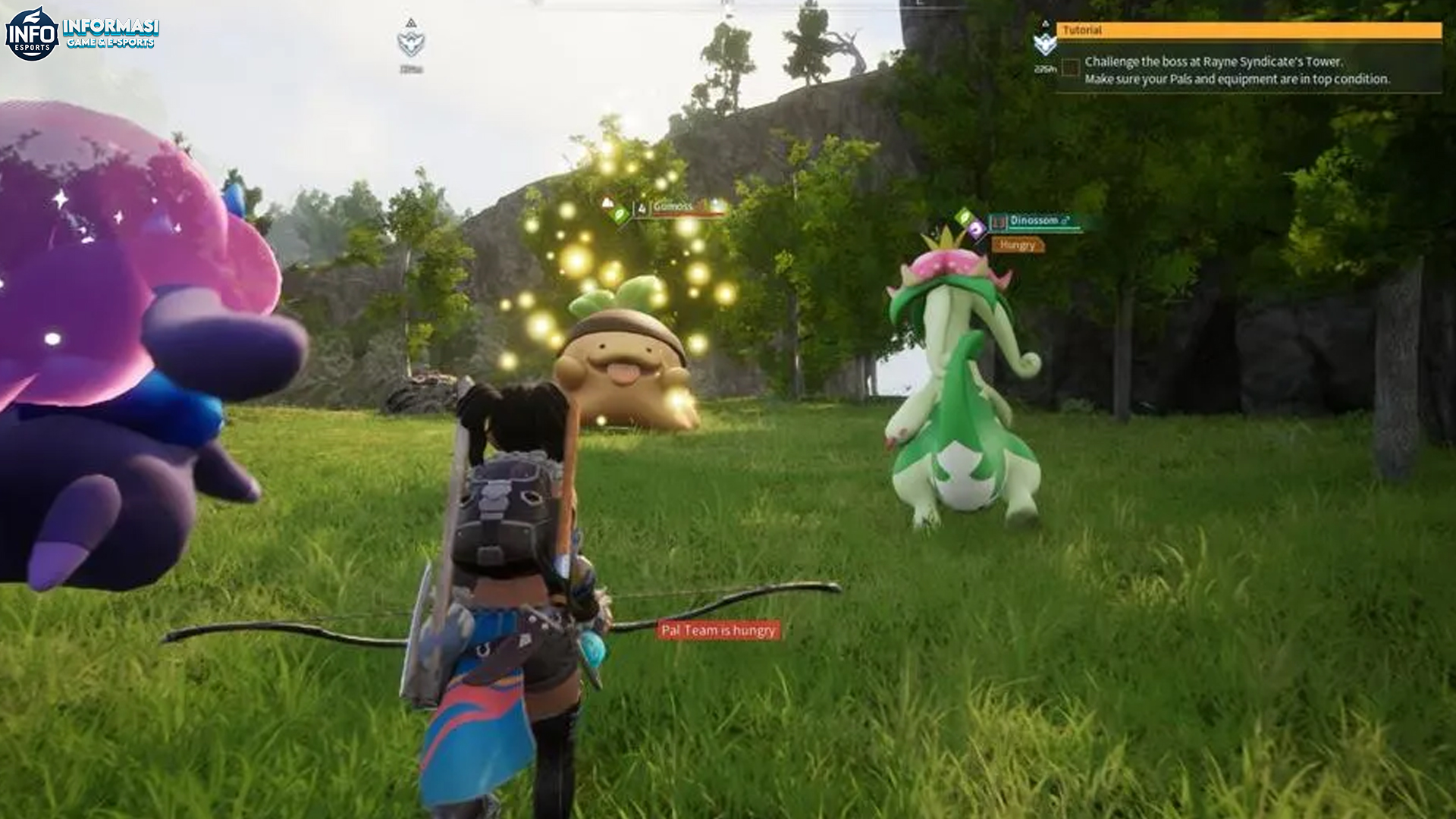
Task: Click the alert icon above Gumoss's name tag
Action: tap(607, 202)
